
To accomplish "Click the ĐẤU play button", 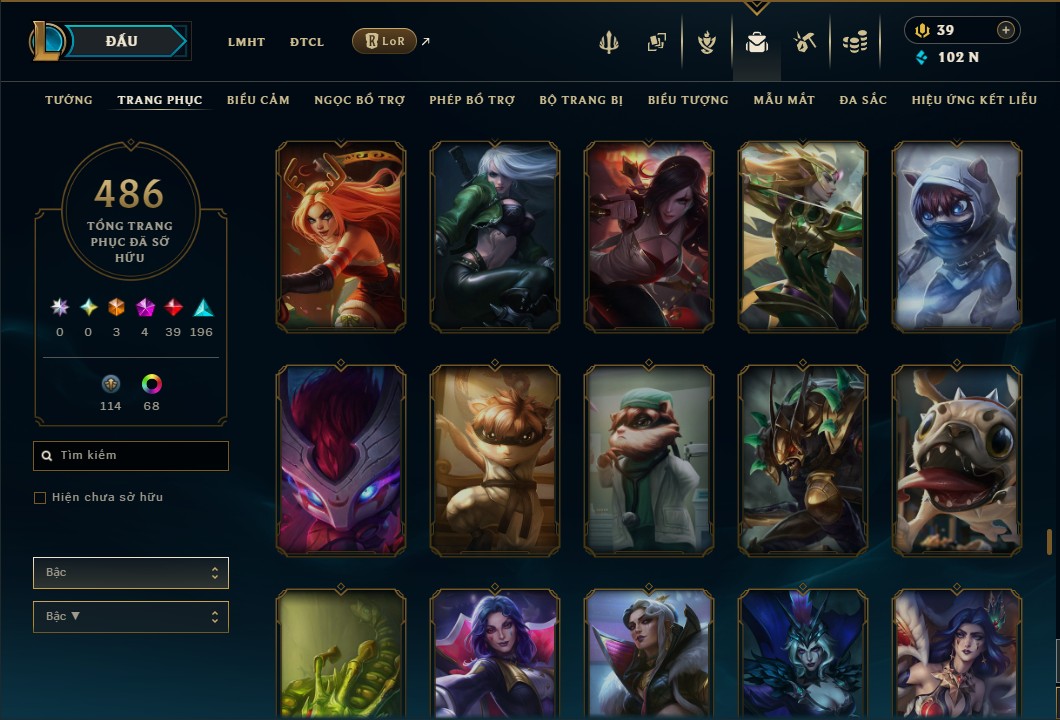I will pyautogui.click(x=122, y=41).
